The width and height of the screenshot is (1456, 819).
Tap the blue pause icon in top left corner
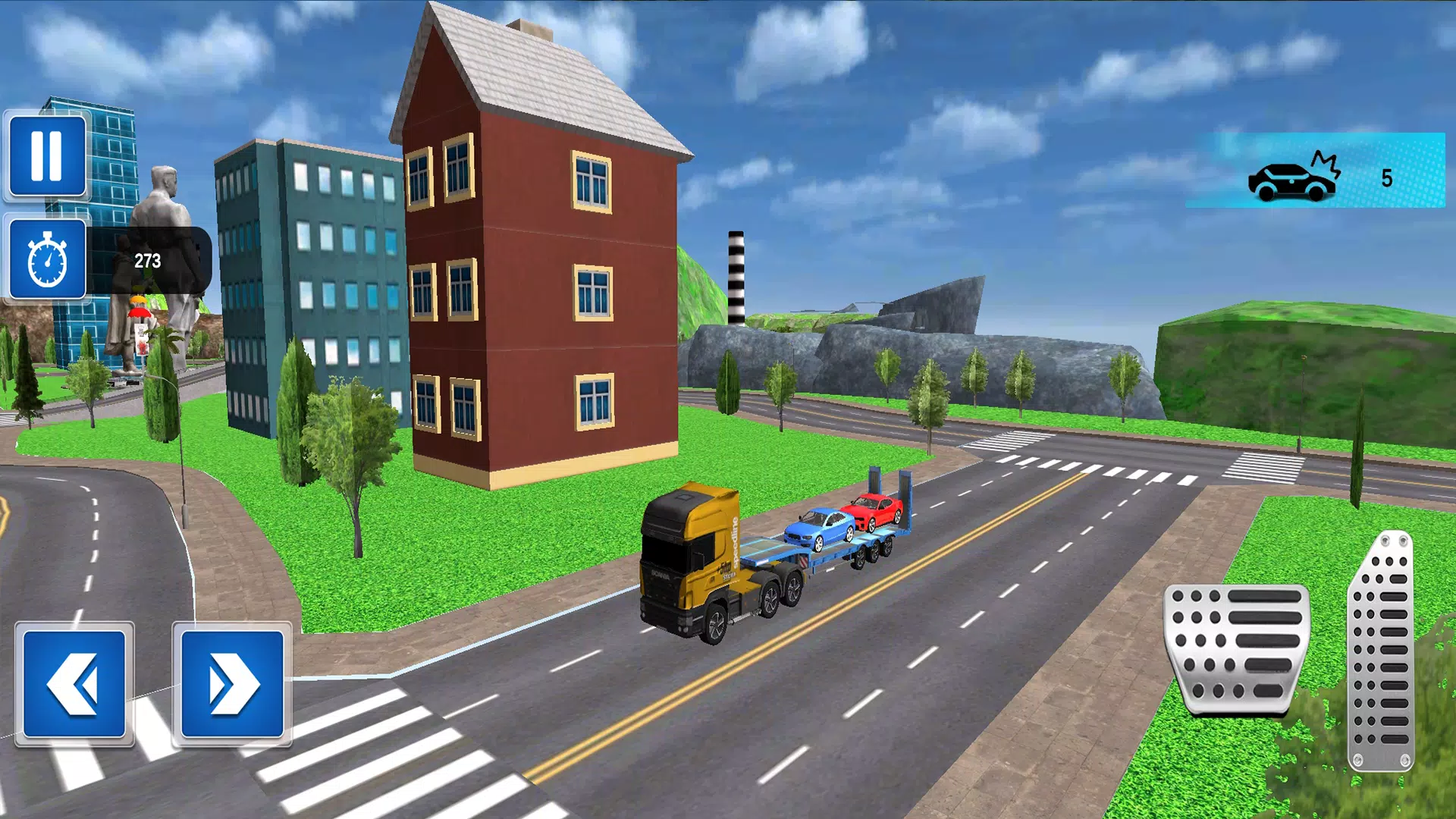(x=45, y=155)
